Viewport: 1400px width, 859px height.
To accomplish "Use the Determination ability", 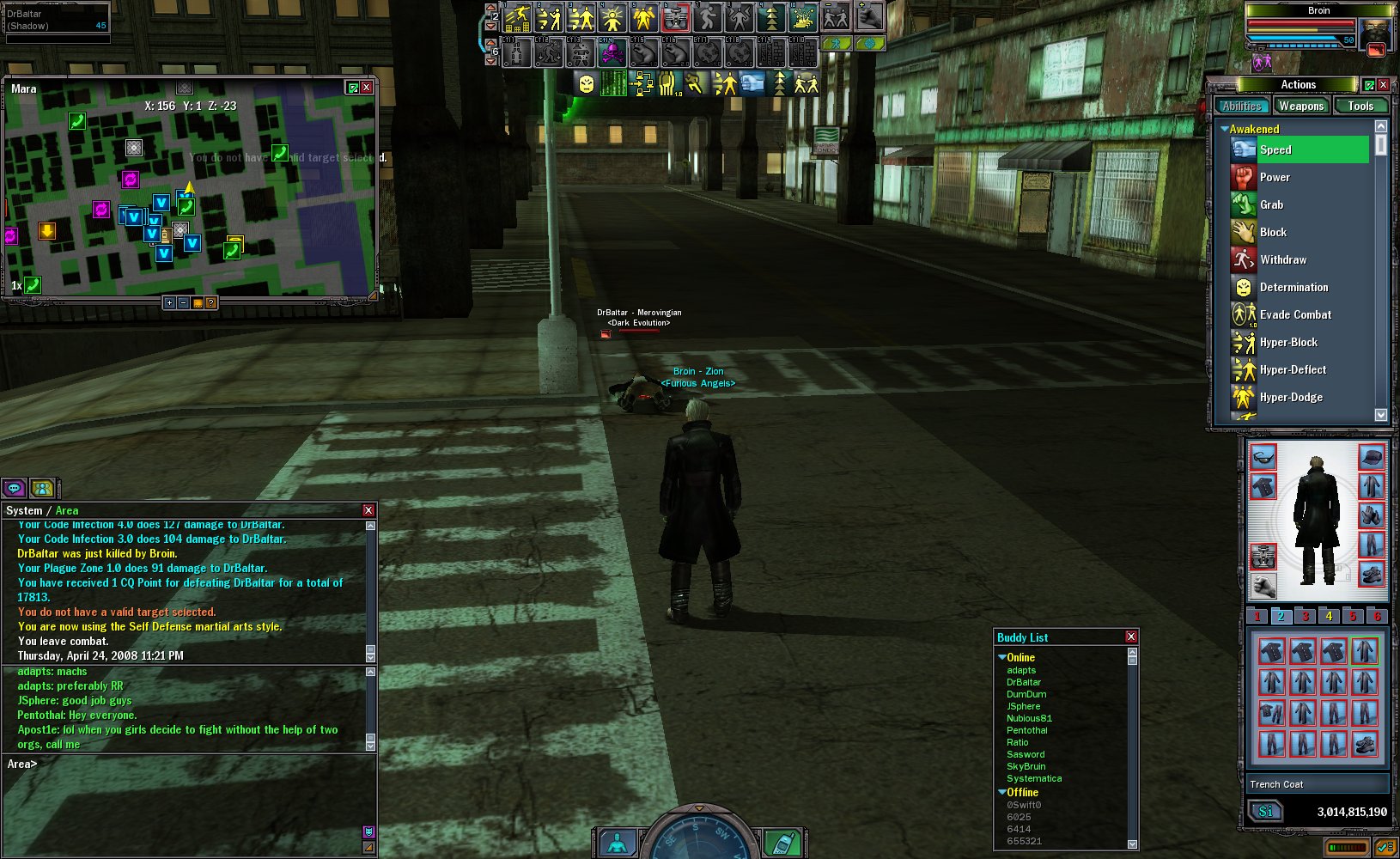I will [x=1293, y=287].
